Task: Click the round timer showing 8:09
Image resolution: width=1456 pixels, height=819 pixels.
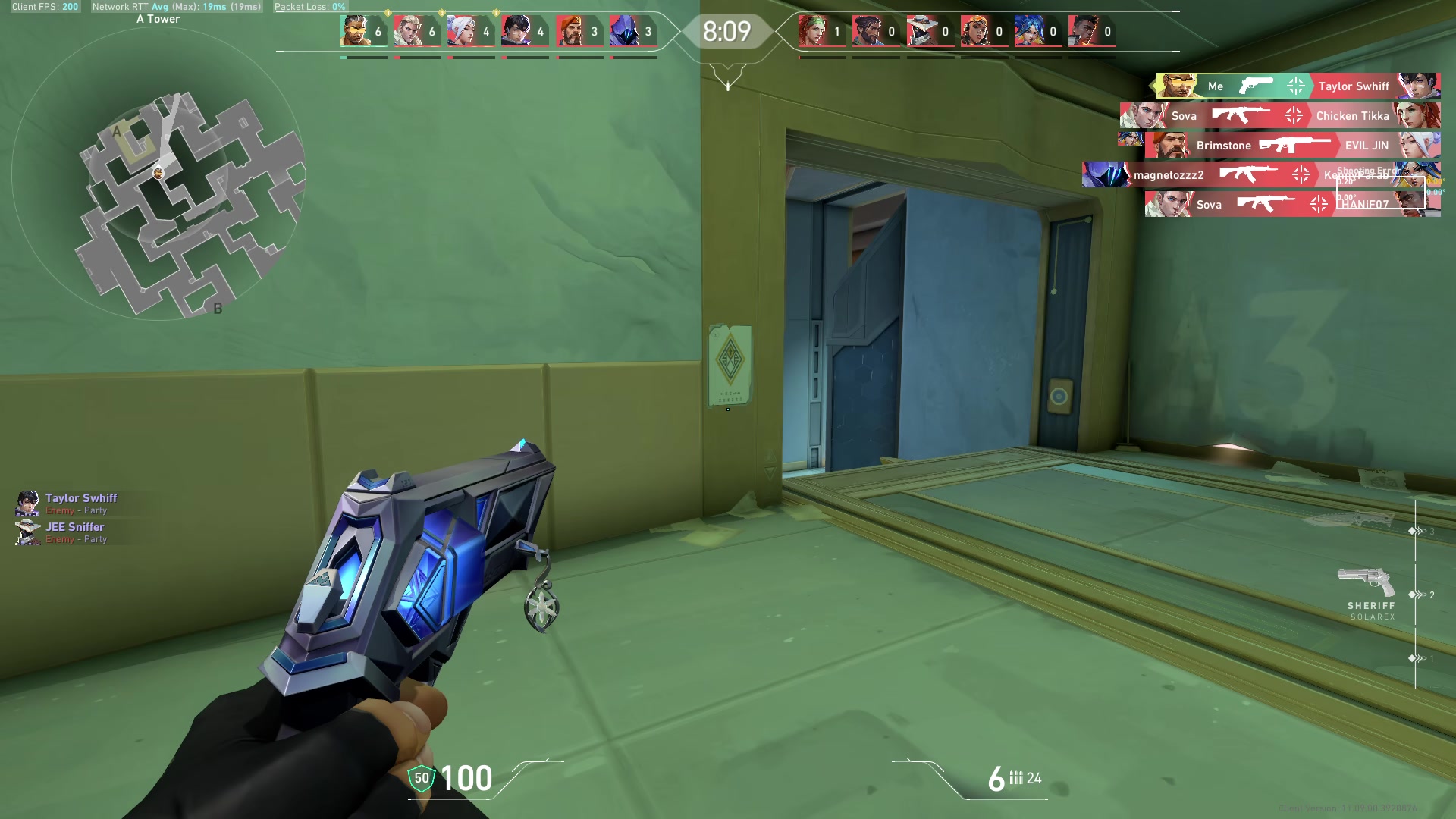Action: (726, 32)
